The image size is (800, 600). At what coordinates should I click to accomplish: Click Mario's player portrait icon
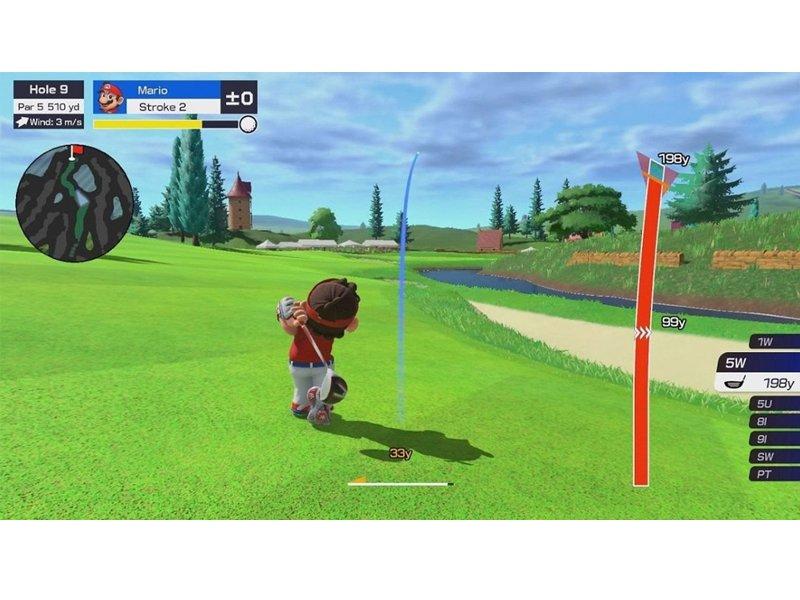(x=109, y=98)
